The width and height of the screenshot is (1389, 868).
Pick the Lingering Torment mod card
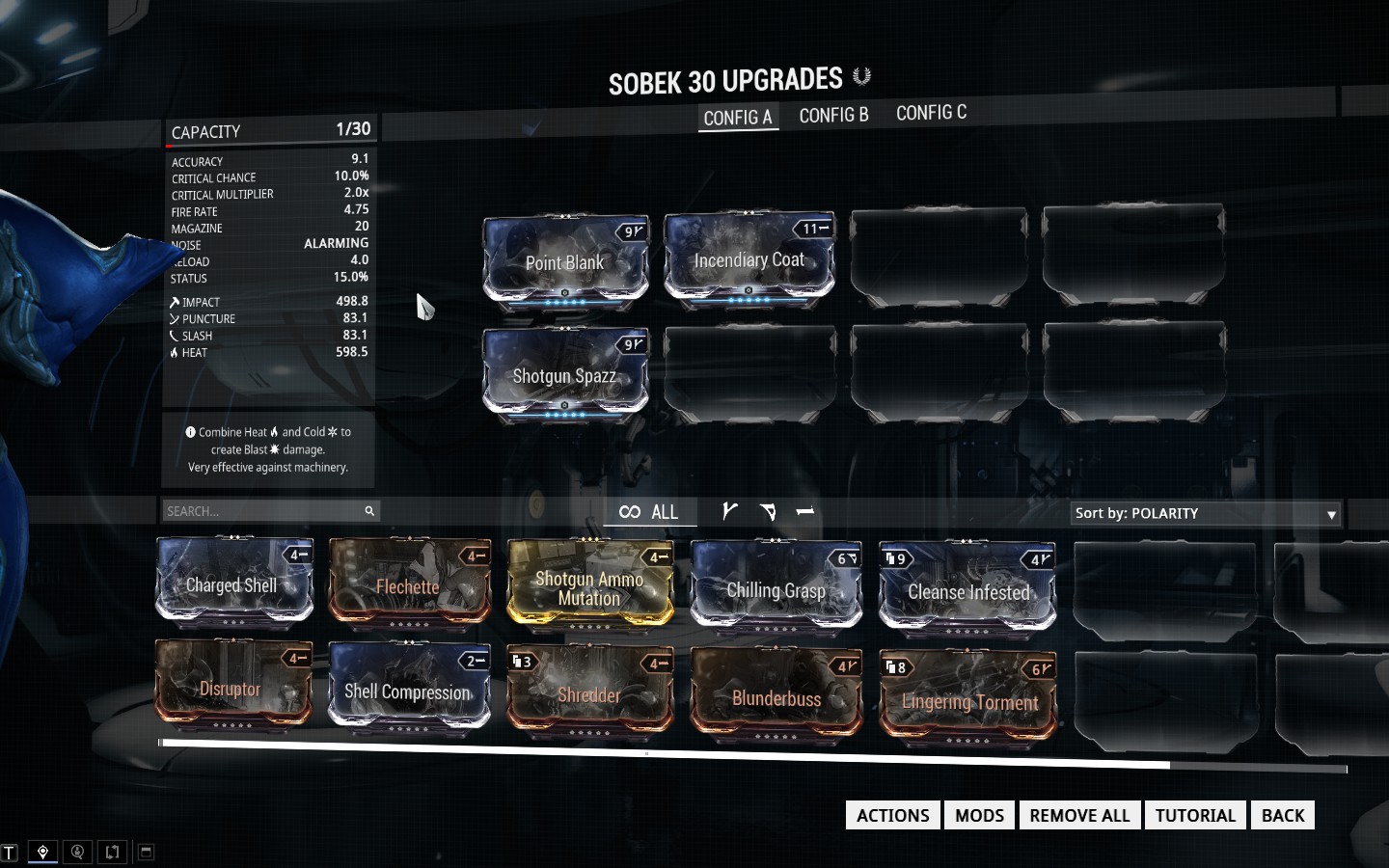click(x=967, y=700)
